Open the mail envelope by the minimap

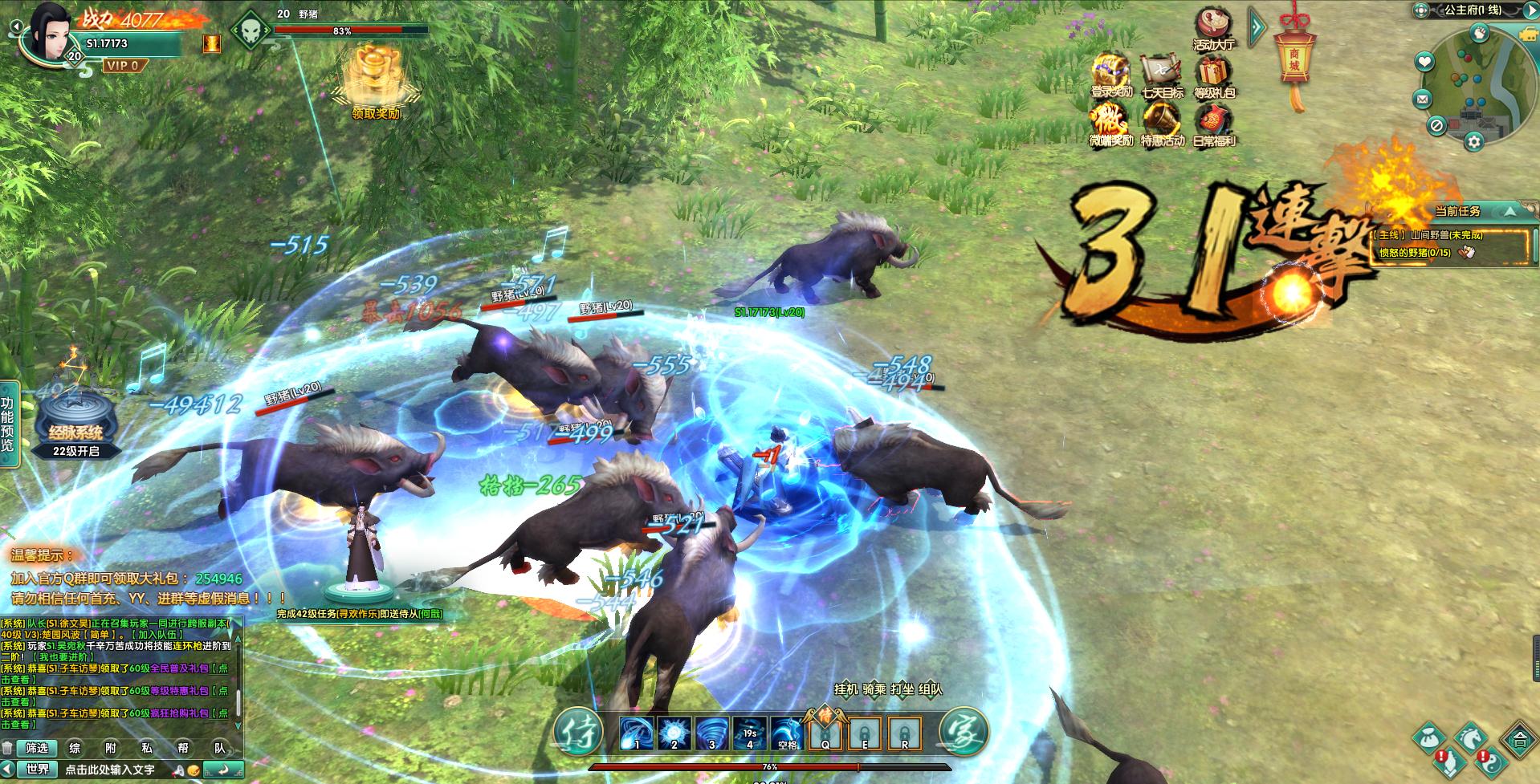point(1423,100)
